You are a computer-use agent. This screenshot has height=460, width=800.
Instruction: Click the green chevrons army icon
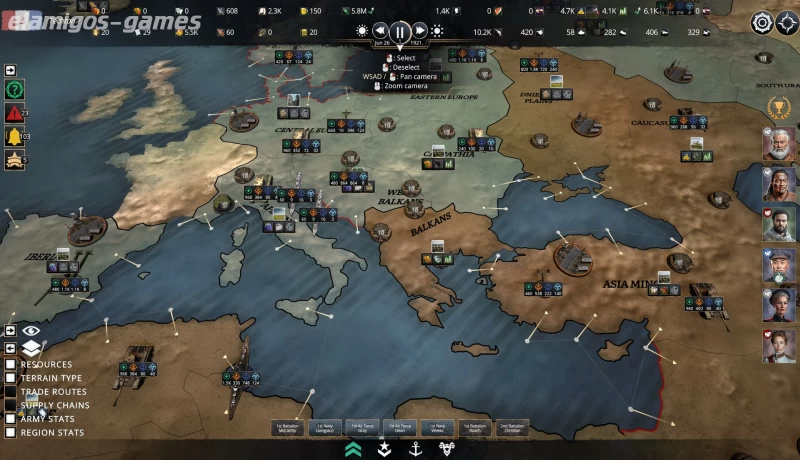coord(353,449)
